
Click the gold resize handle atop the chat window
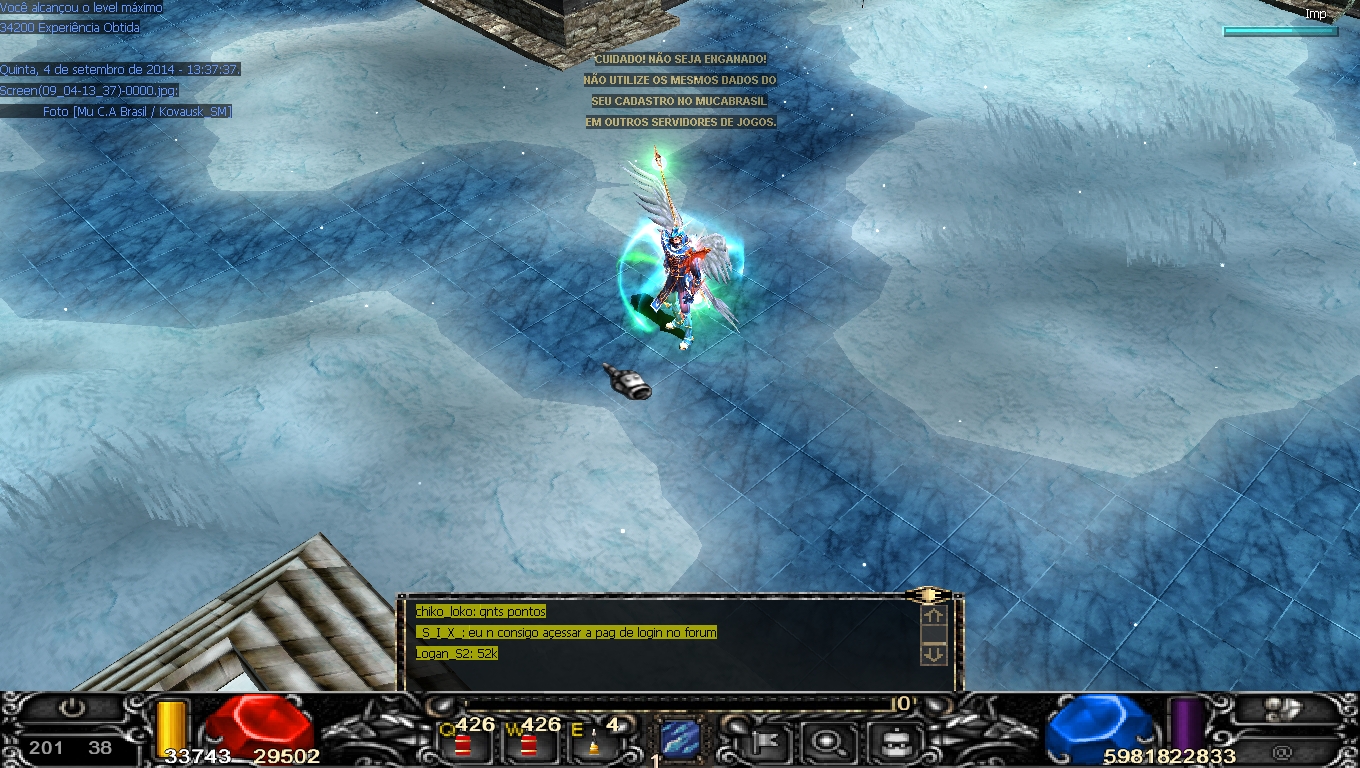[927, 595]
